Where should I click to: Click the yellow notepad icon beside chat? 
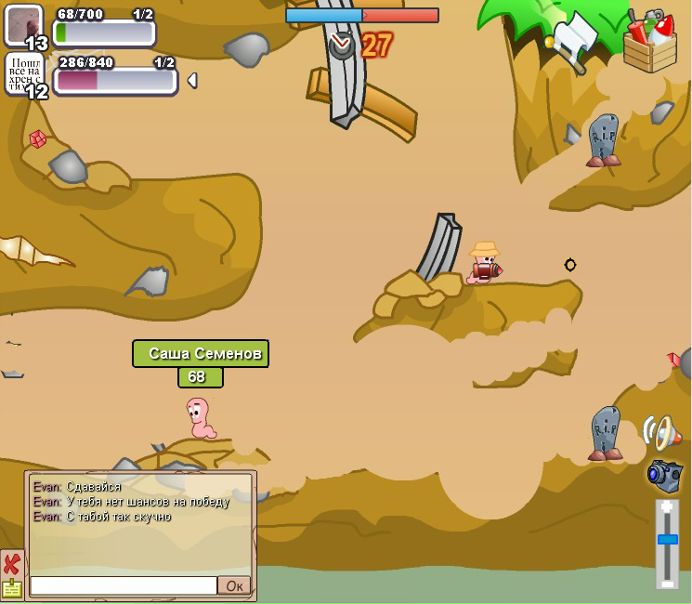tap(11, 589)
